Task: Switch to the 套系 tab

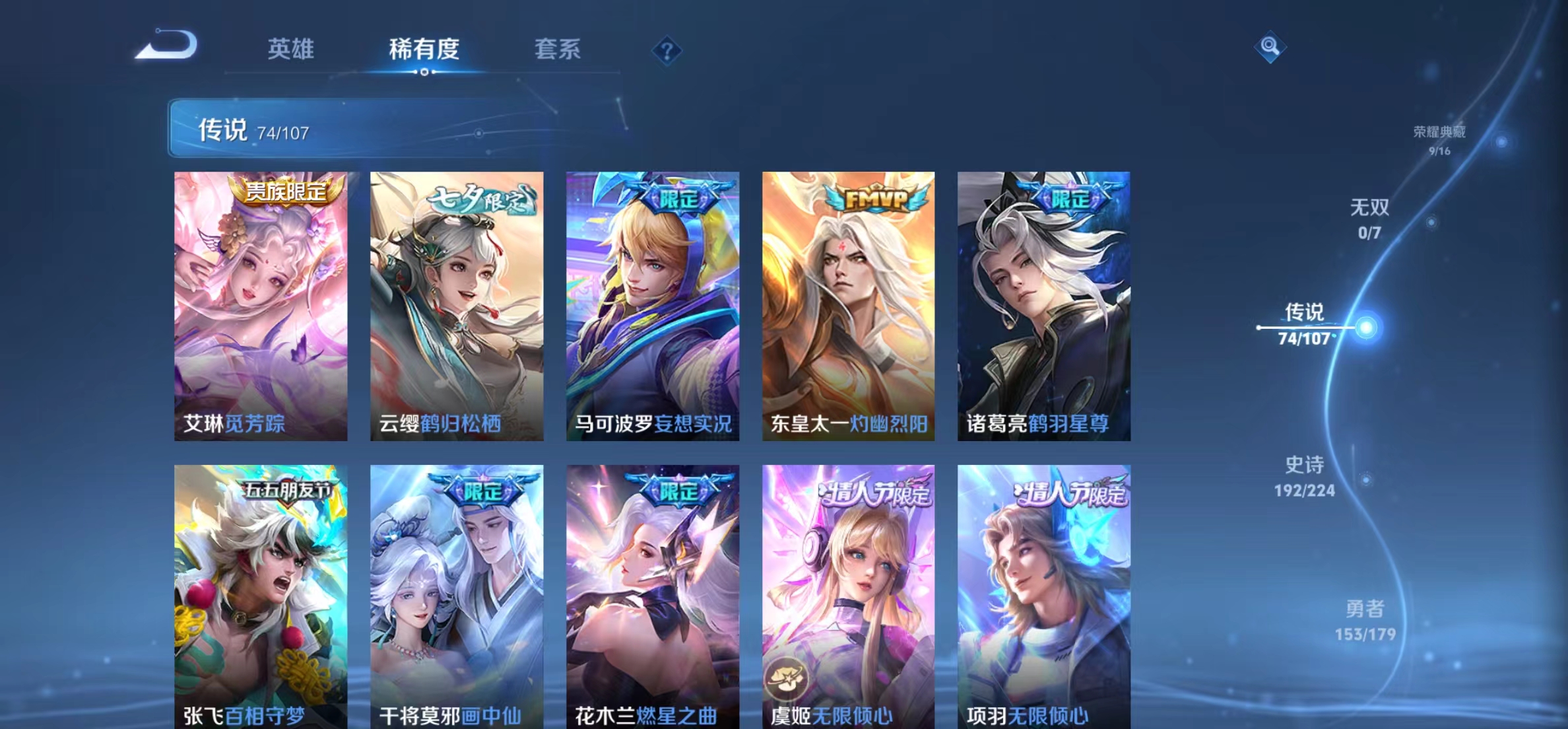Action: pyautogui.click(x=559, y=50)
